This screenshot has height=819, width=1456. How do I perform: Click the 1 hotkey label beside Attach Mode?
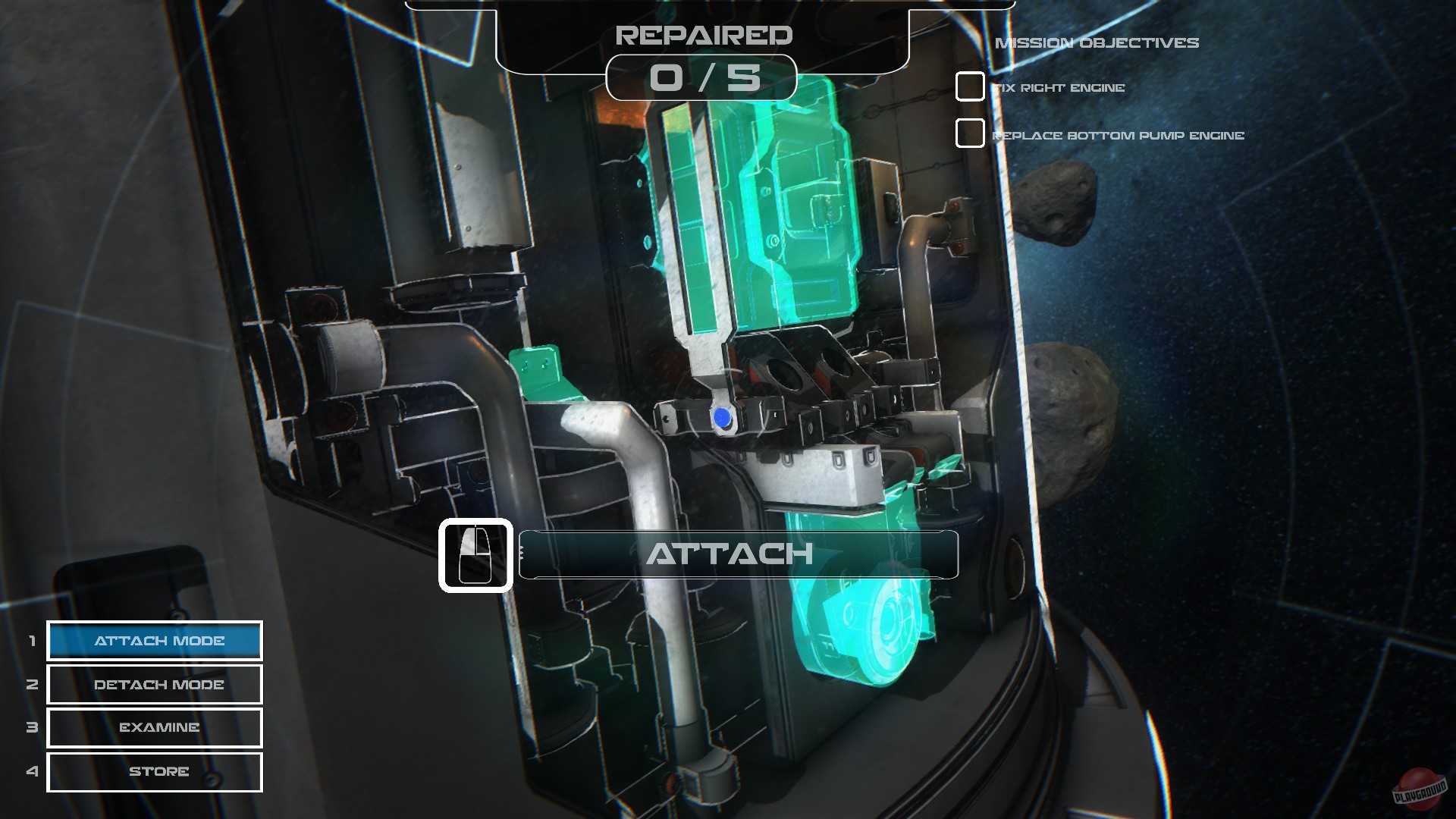(31, 641)
